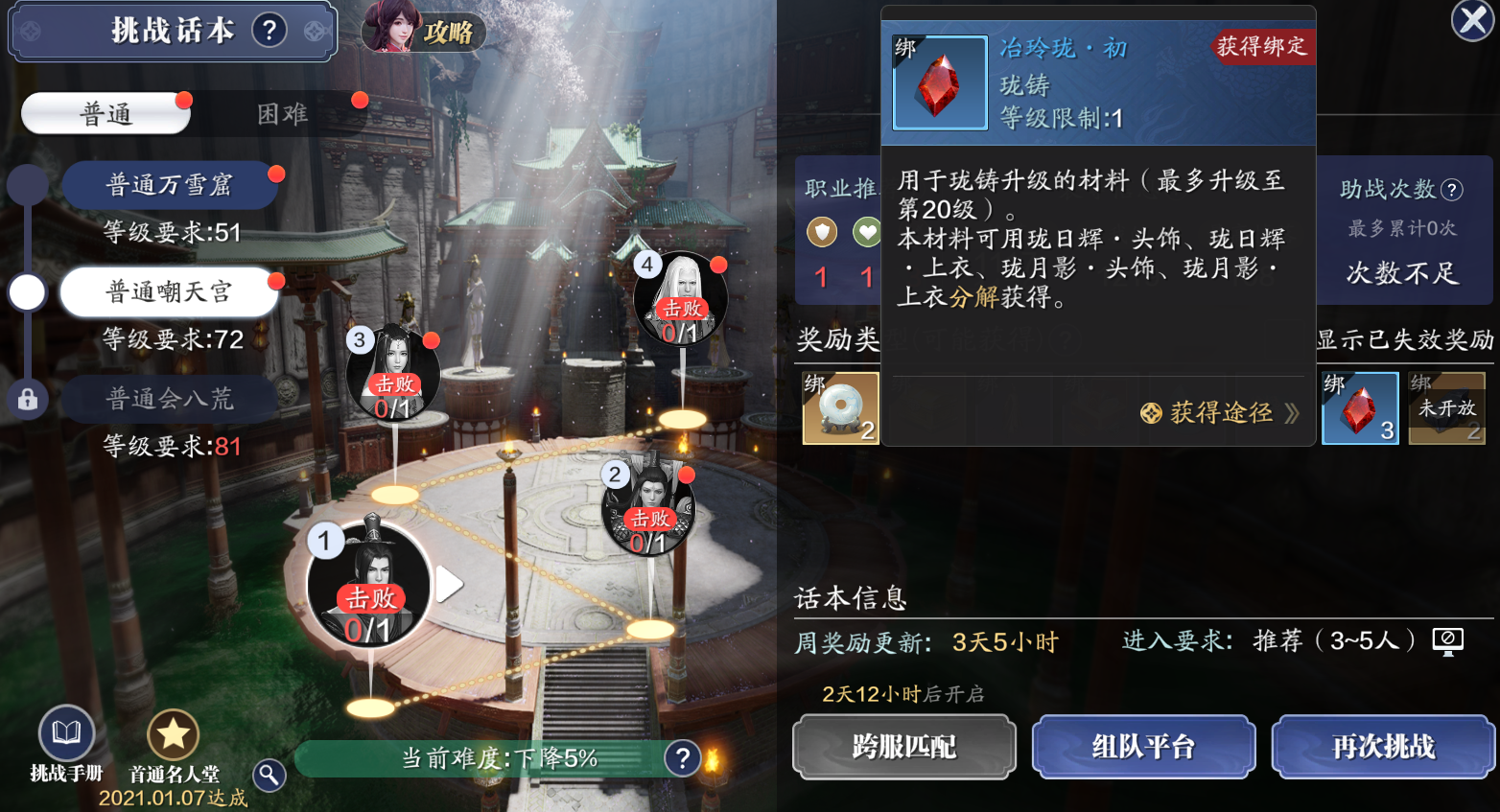Close the challenge screen with the X
Viewport: 1500px width, 812px height.
click(x=1471, y=21)
